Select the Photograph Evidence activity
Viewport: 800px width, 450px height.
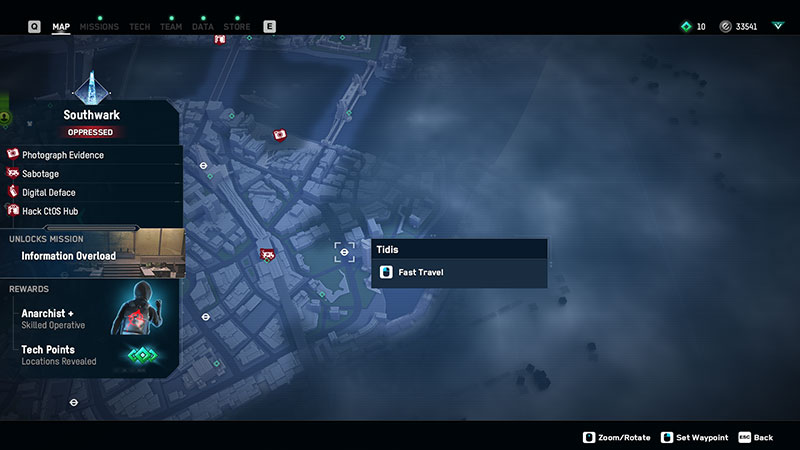coord(63,155)
